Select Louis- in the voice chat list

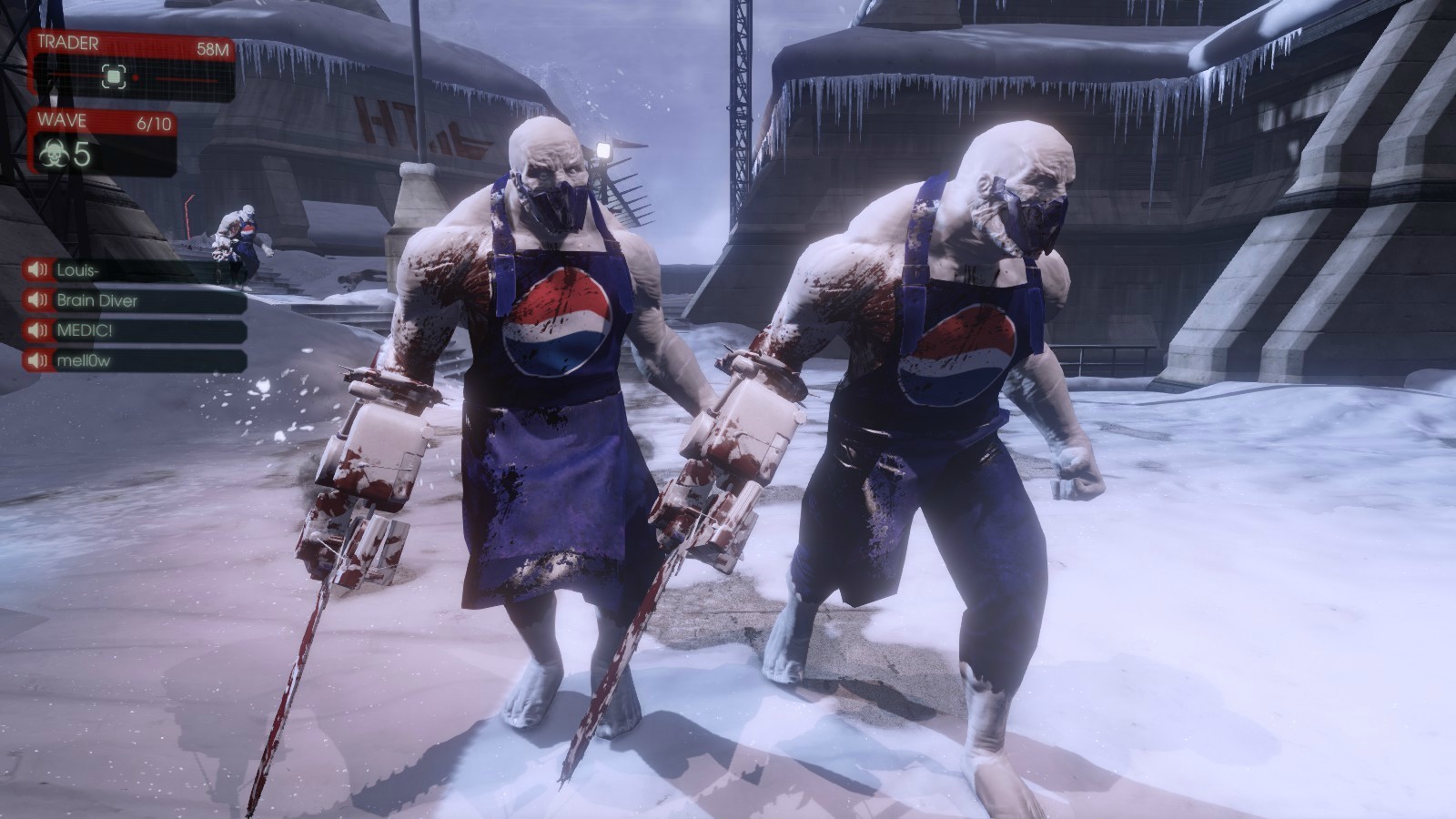(x=135, y=270)
